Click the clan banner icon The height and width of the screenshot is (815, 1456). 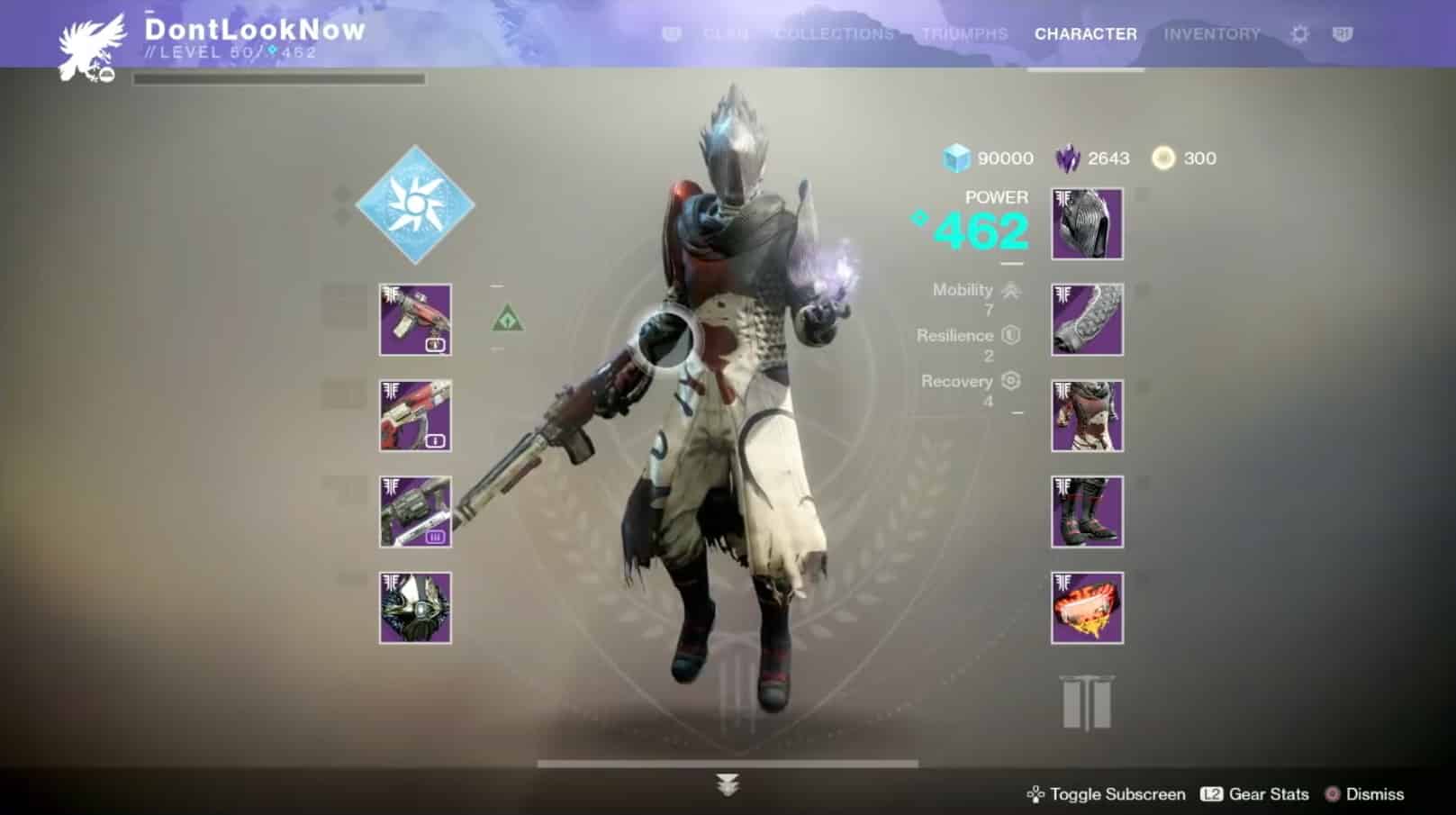1087,703
